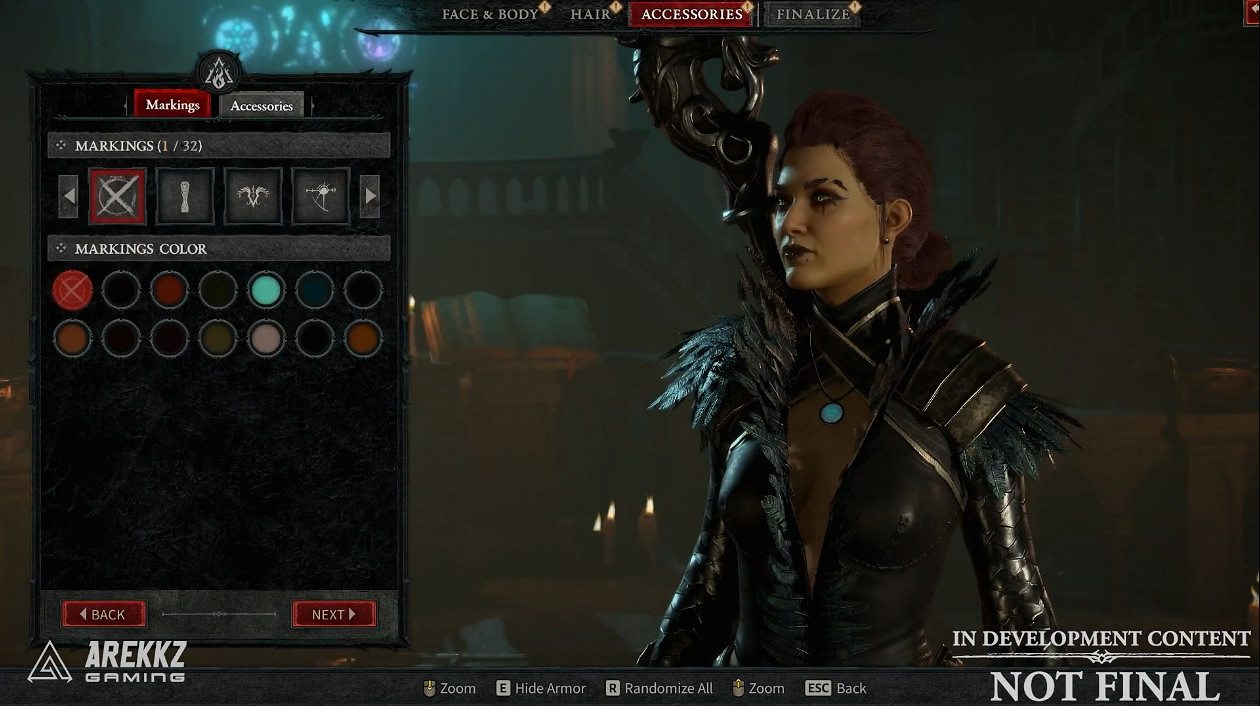Choose the vertical column marking design
This screenshot has width=1260, height=706.
pos(185,196)
